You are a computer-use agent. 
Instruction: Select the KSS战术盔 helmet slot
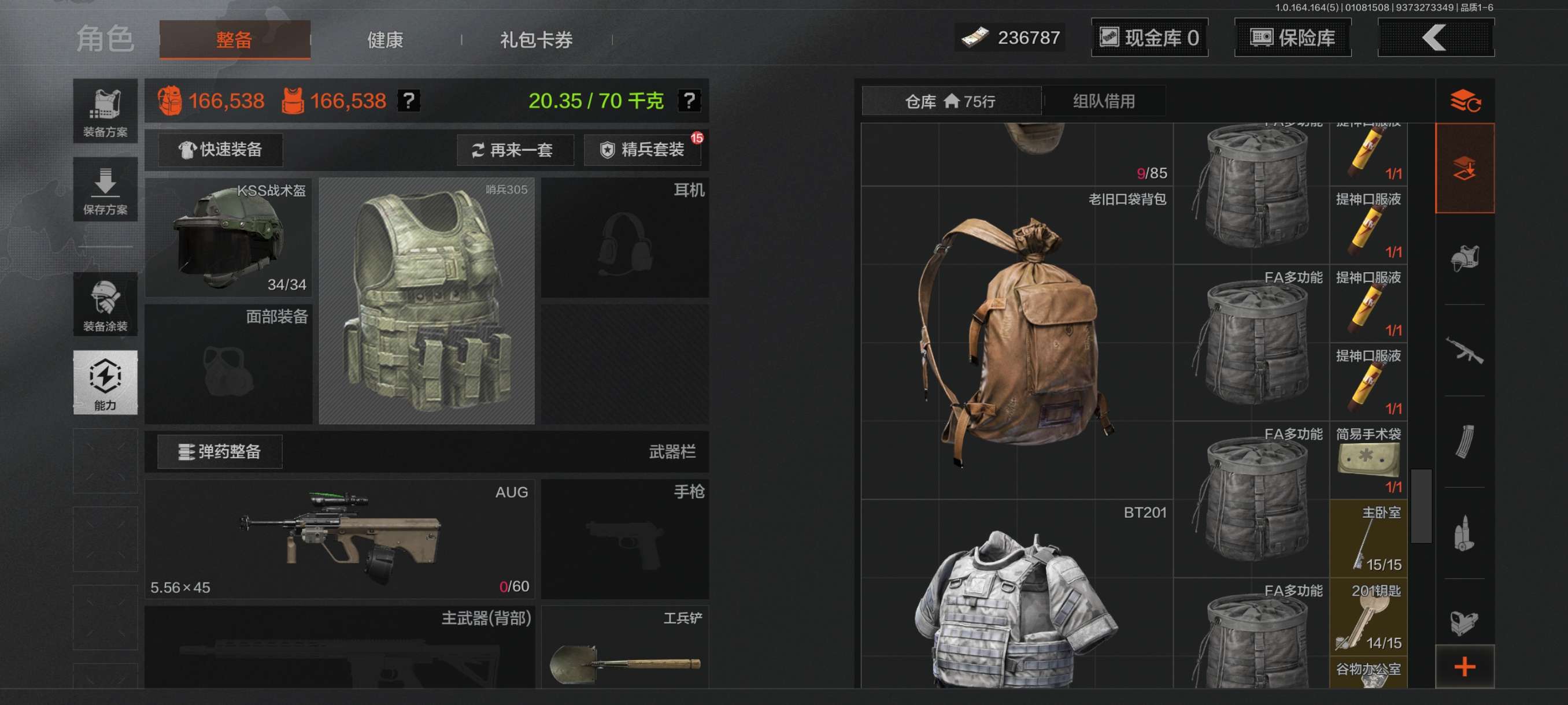tap(228, 238)
